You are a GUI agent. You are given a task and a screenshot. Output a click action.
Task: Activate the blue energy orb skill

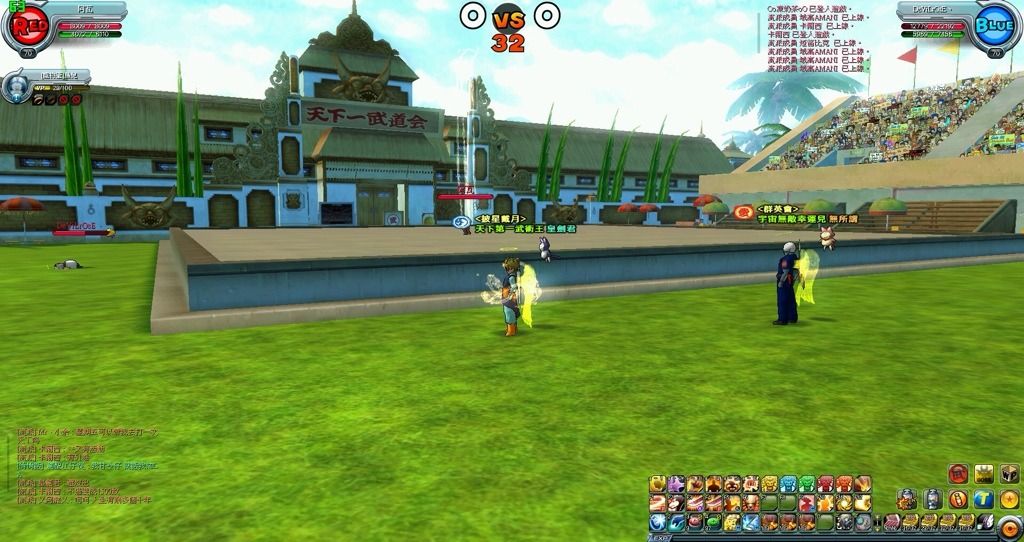pos(658,522)
